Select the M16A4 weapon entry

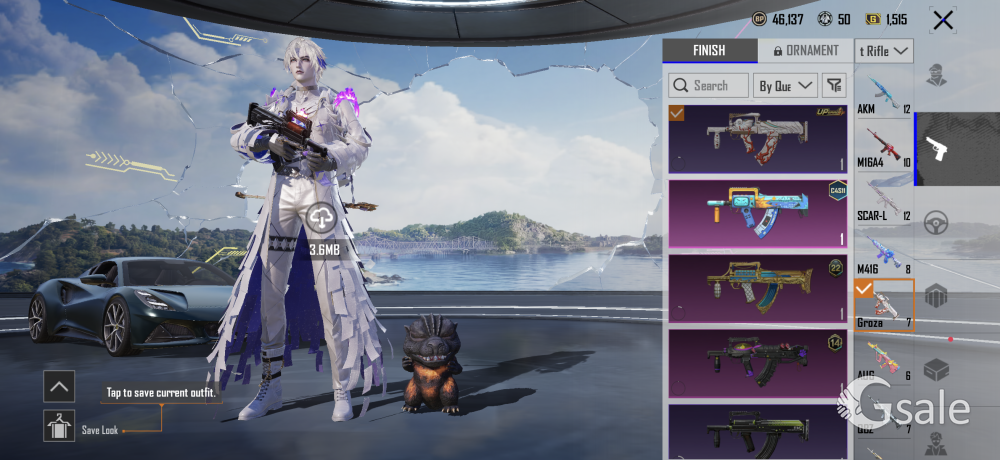click(x=884, y=148)
